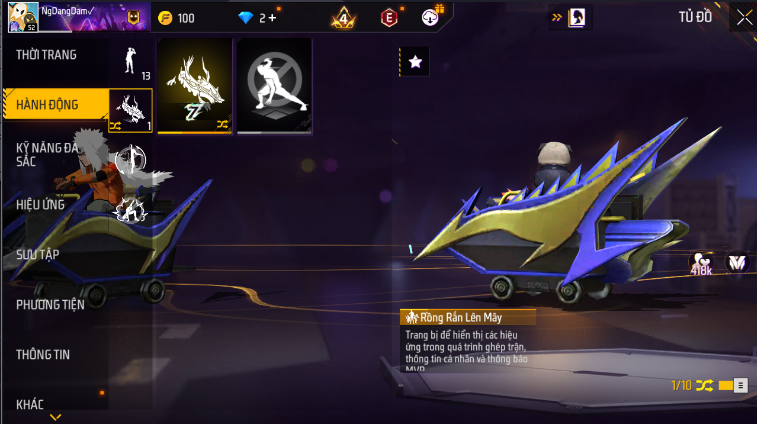Select the Hành Động category
This screenshot has height=424, width=757.
pos(47,104)
